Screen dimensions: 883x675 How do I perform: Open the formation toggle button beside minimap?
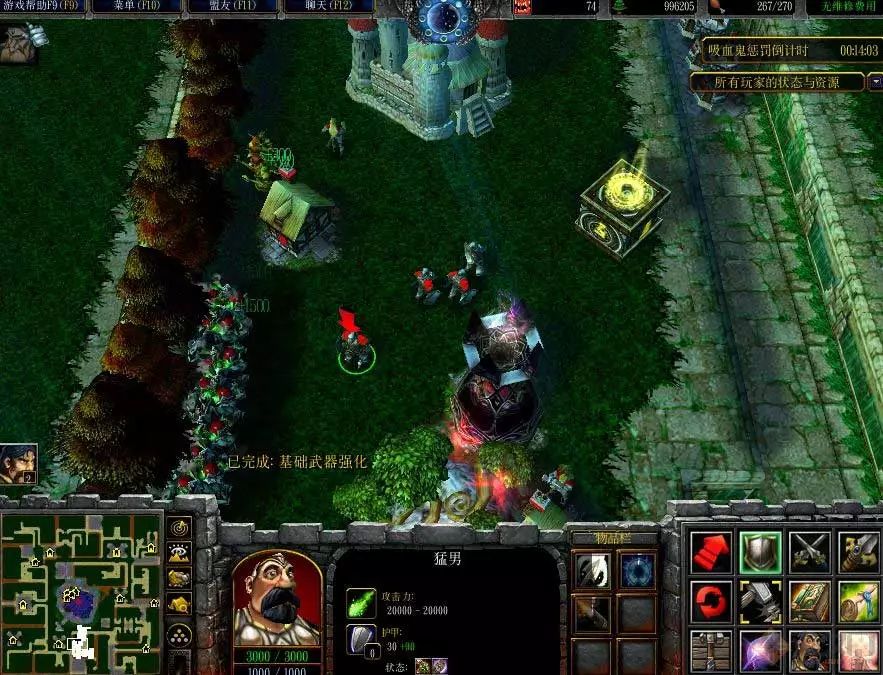[179, 634]
